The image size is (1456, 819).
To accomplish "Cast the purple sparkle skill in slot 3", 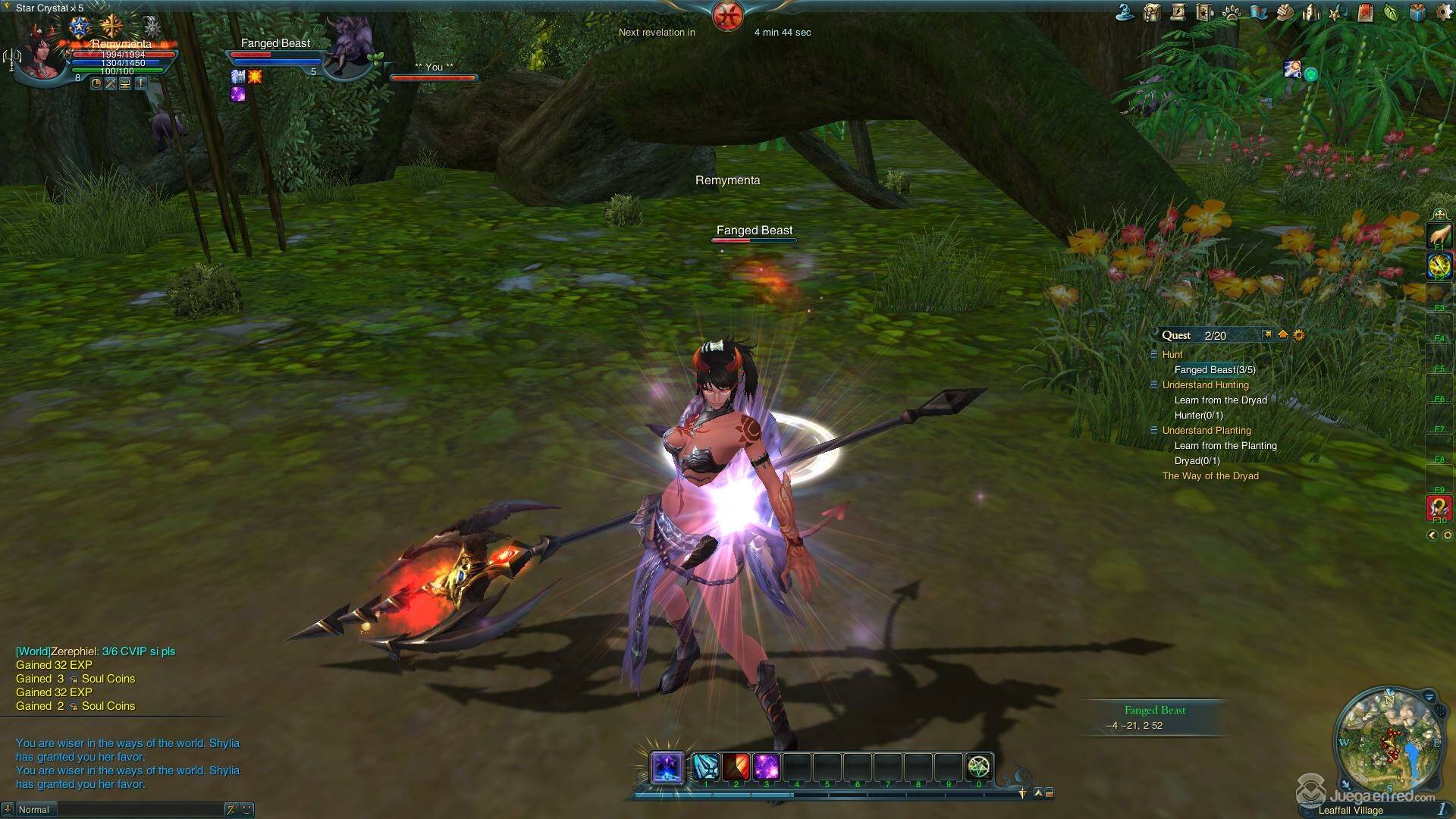I will pos(767,767).
